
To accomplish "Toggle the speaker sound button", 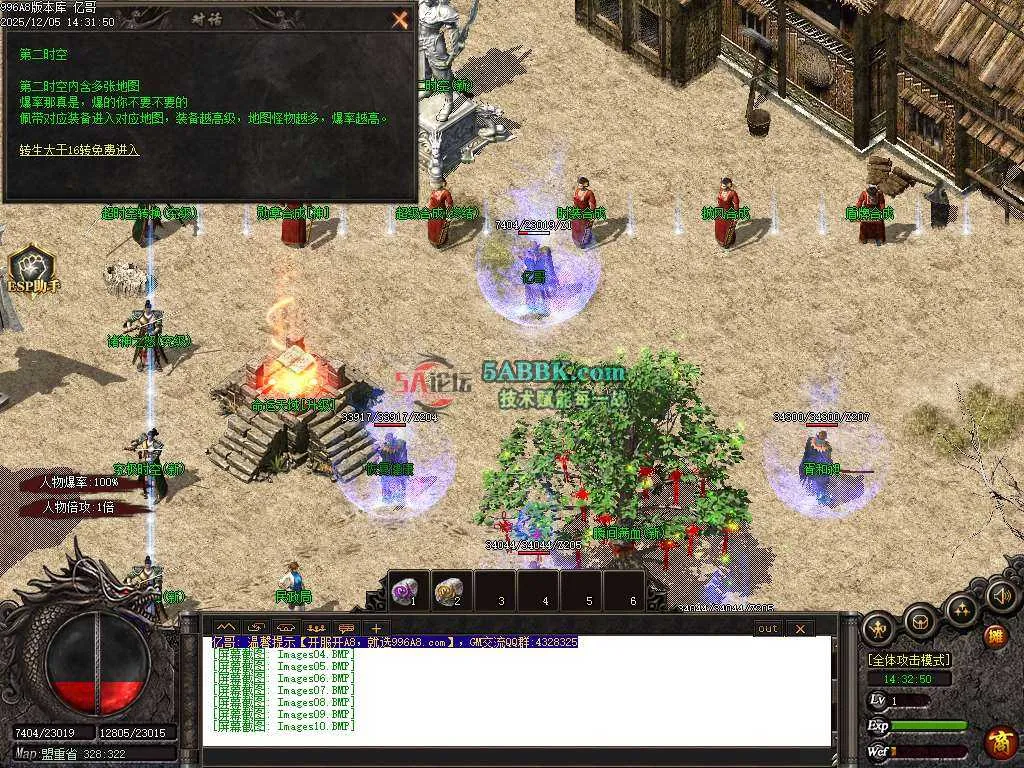I will 1000,598.
